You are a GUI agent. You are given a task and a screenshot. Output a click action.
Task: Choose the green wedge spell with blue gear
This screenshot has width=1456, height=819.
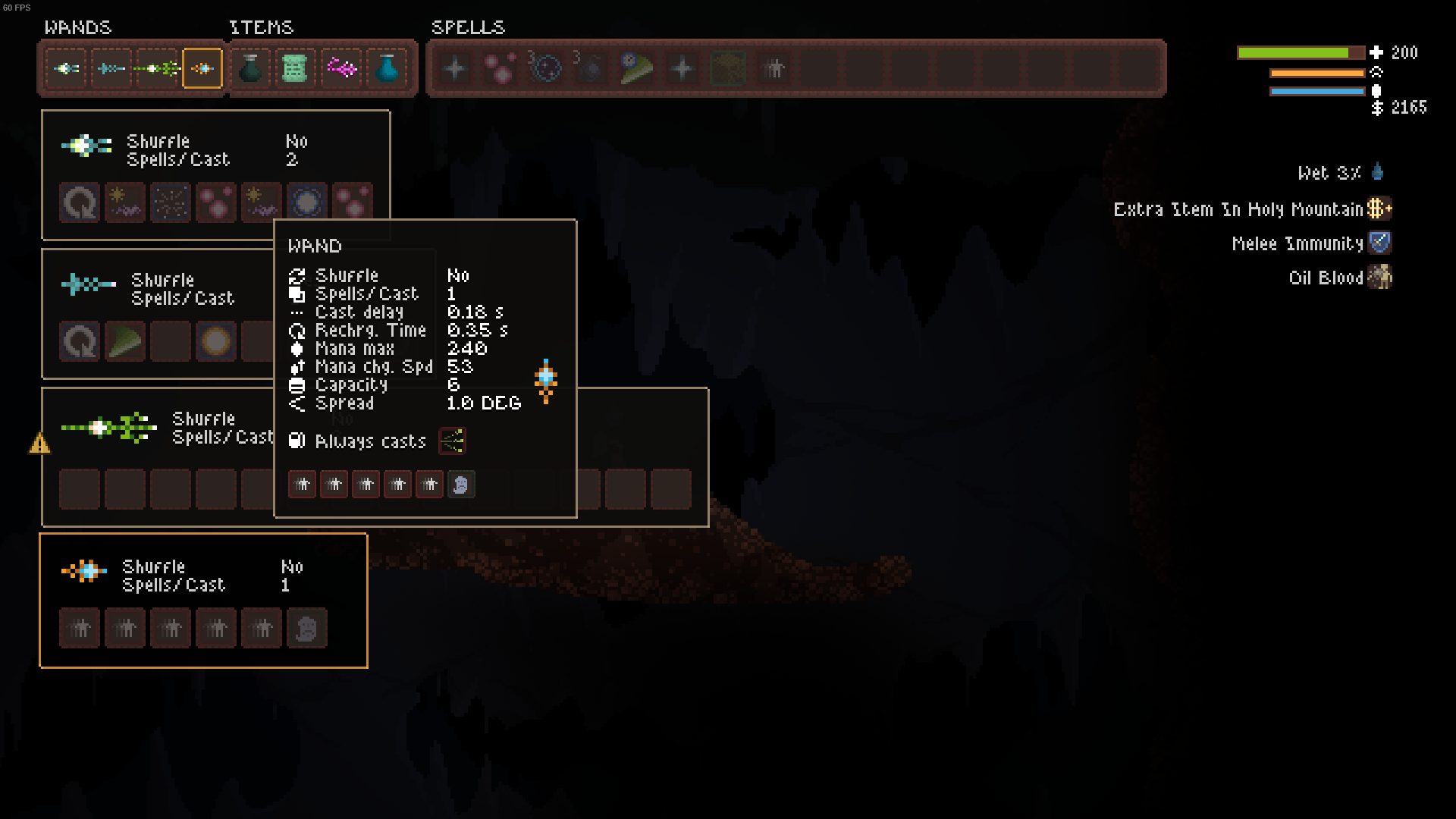tap(636, 69)
